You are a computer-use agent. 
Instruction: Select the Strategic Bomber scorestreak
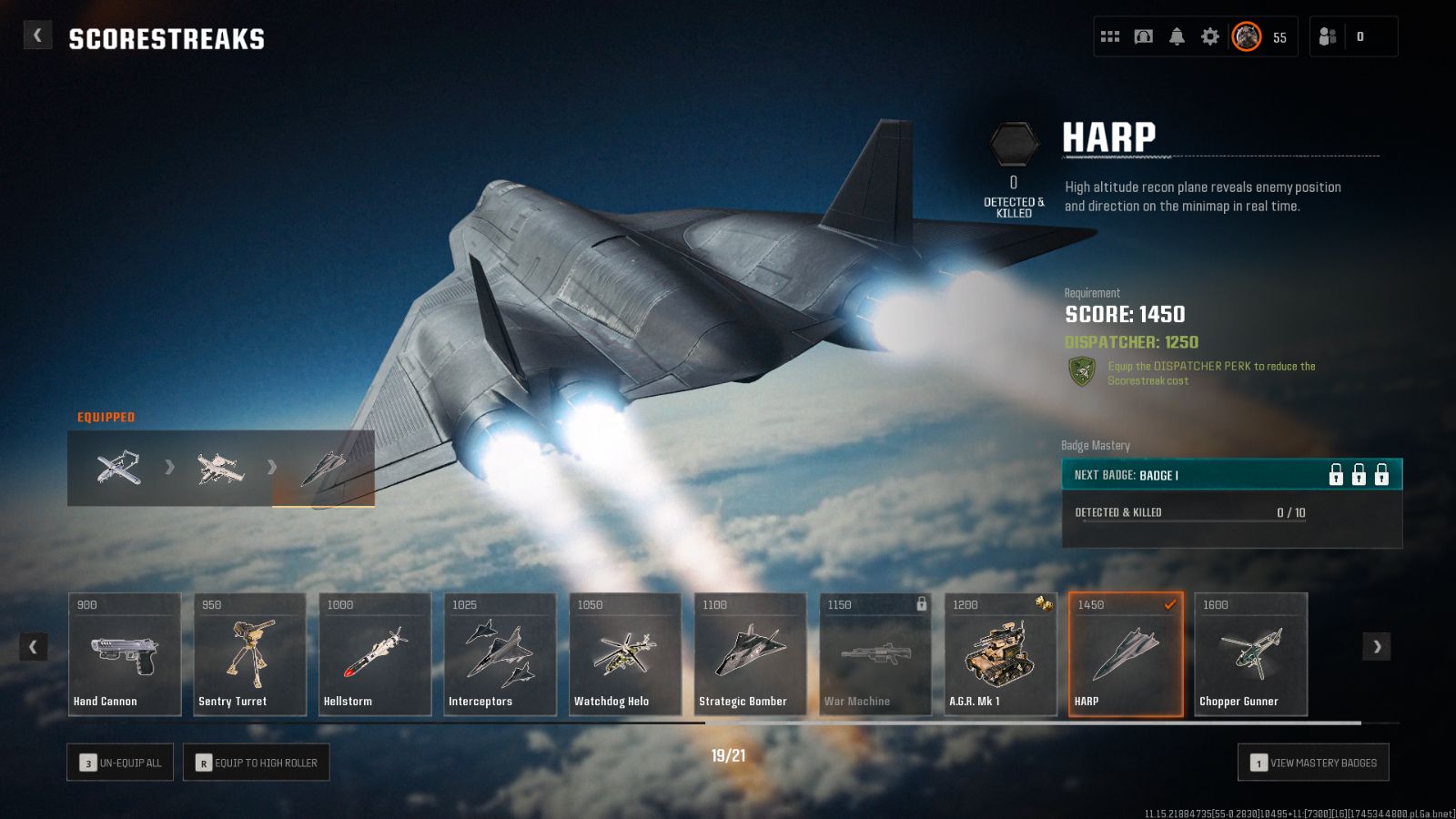tap(750, 655)
